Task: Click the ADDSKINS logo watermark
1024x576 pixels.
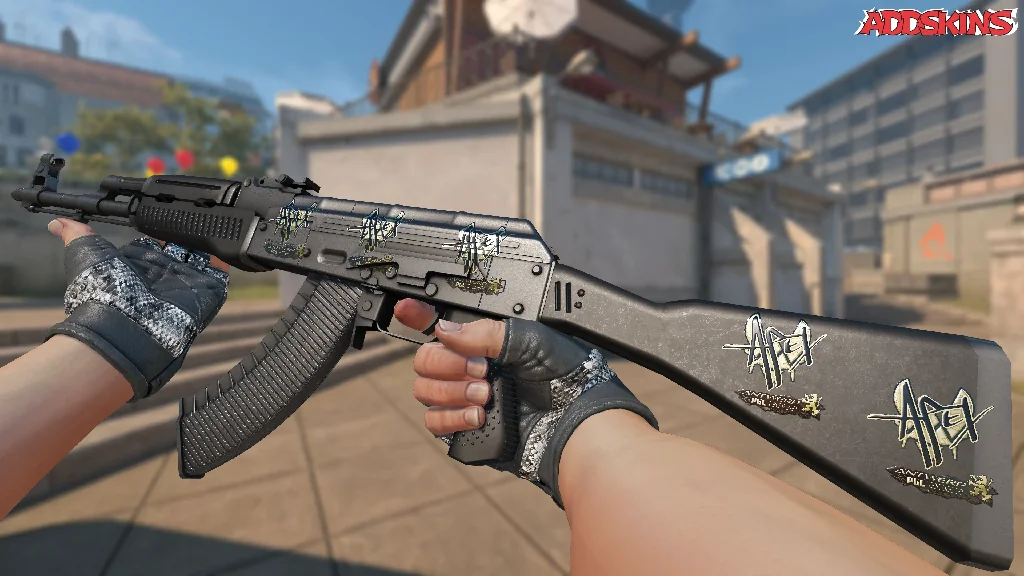Action: pos(938,23)
